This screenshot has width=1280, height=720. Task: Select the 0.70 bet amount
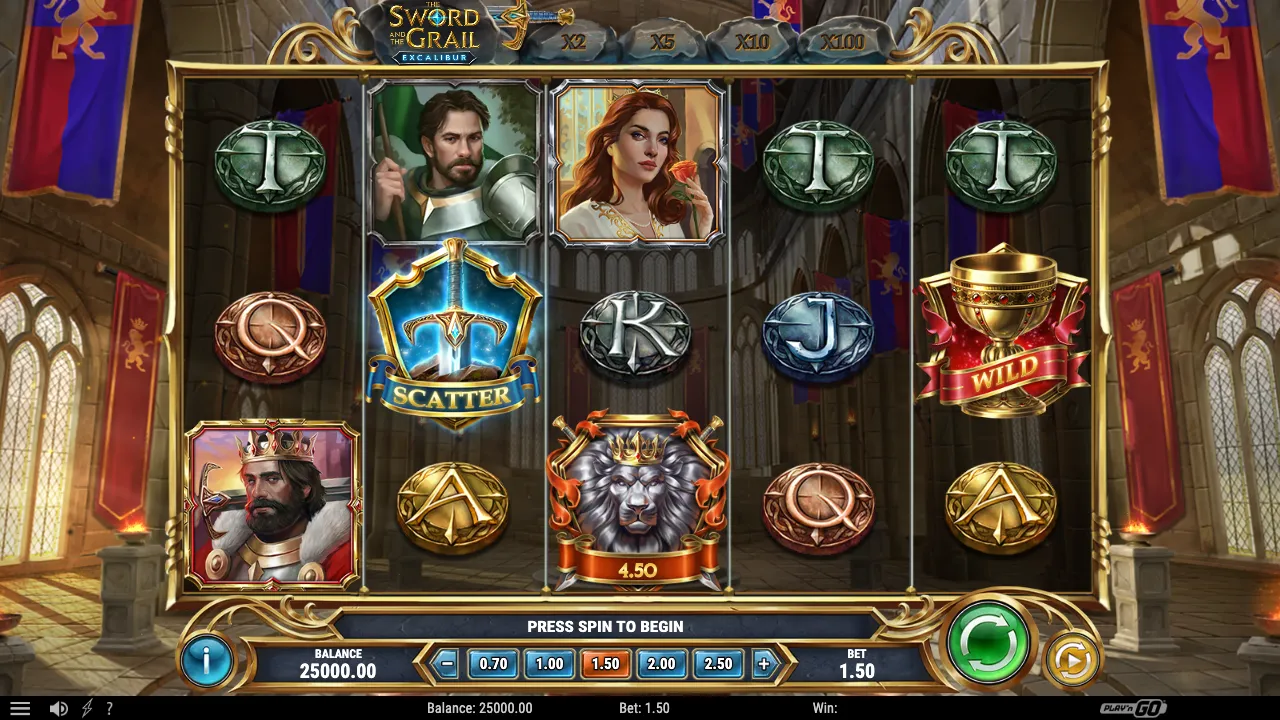[x=494, y=663]
